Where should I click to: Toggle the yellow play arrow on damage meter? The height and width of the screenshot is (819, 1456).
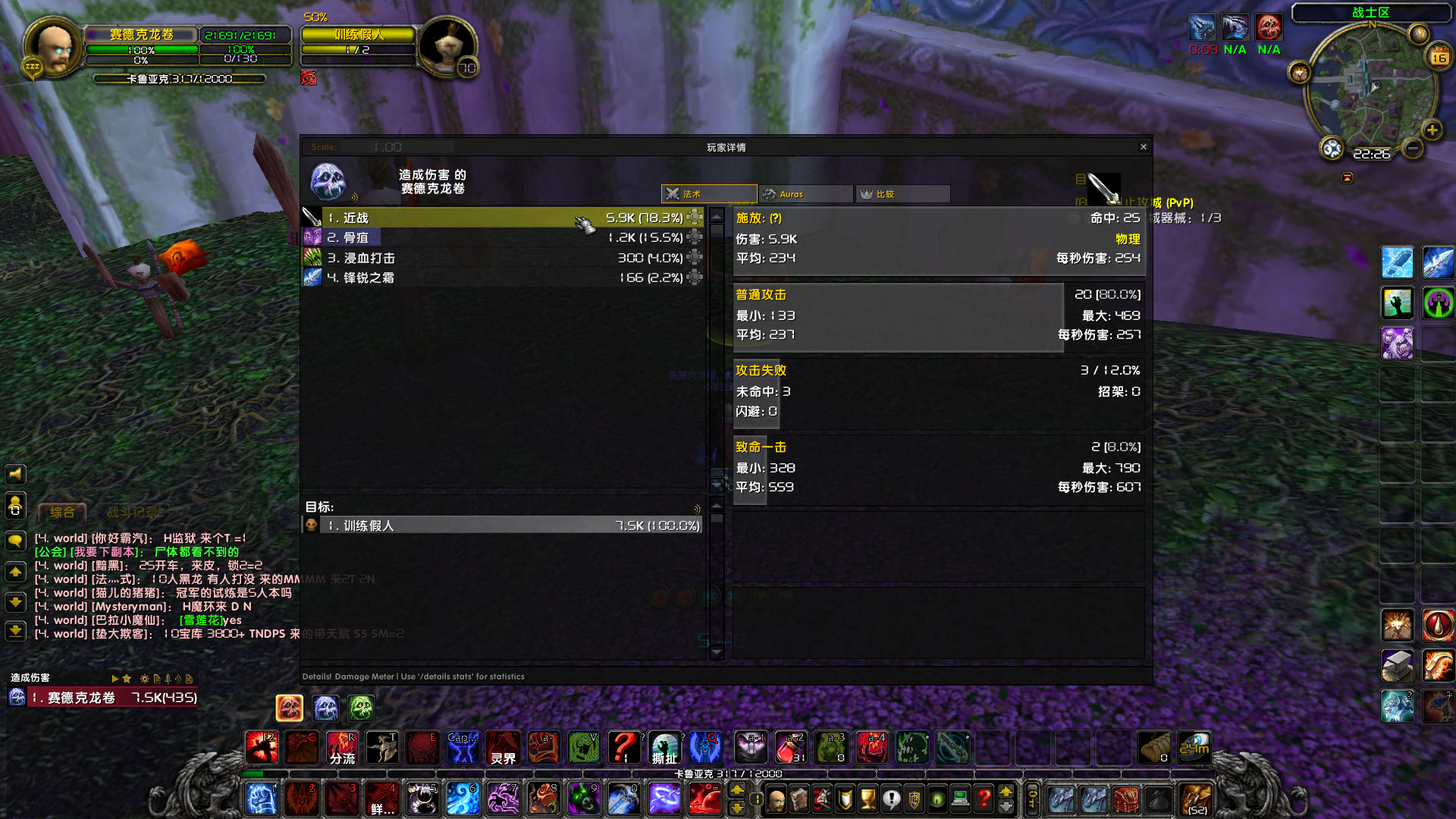click(115, 679)
